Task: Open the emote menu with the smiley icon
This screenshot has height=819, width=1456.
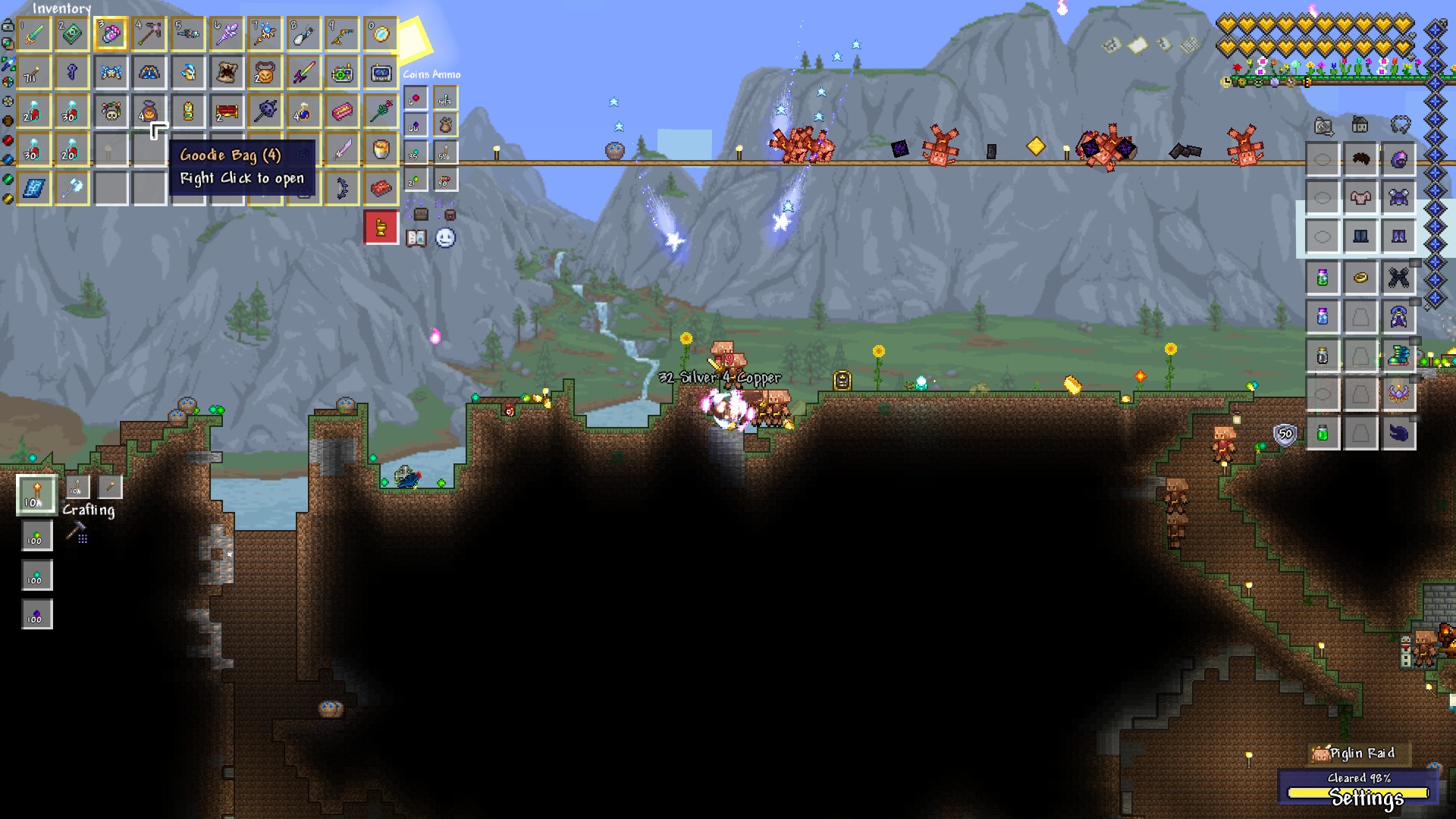Action: pos(445,237)
